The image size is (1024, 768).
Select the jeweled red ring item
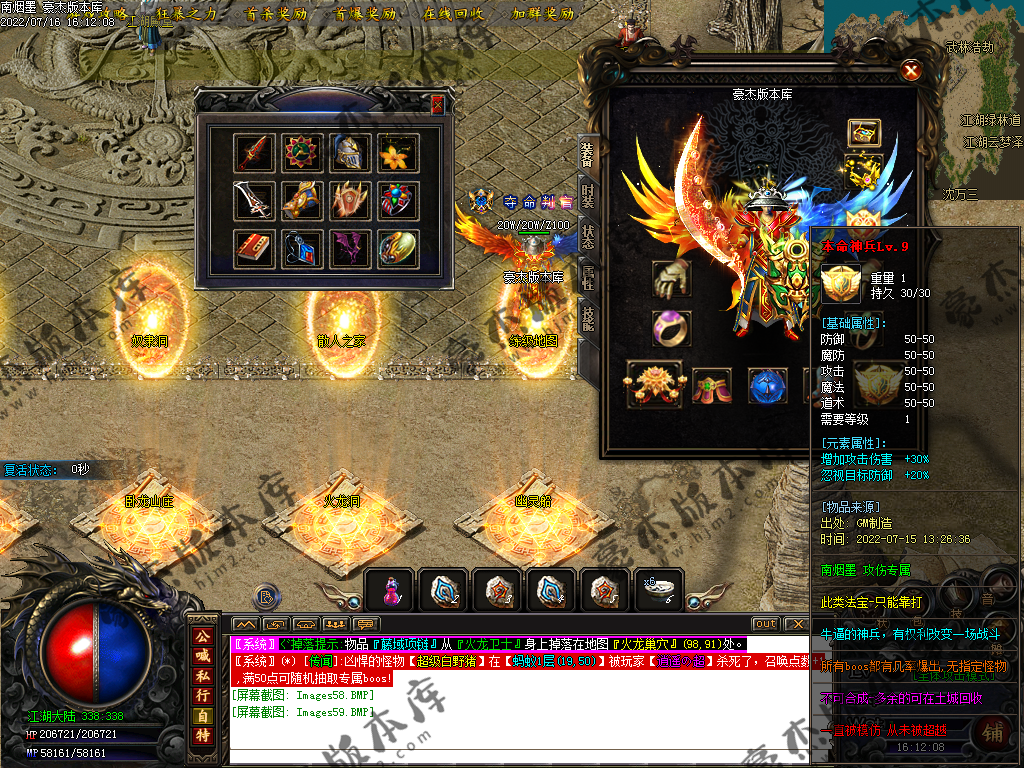click(x=398, y=201)
